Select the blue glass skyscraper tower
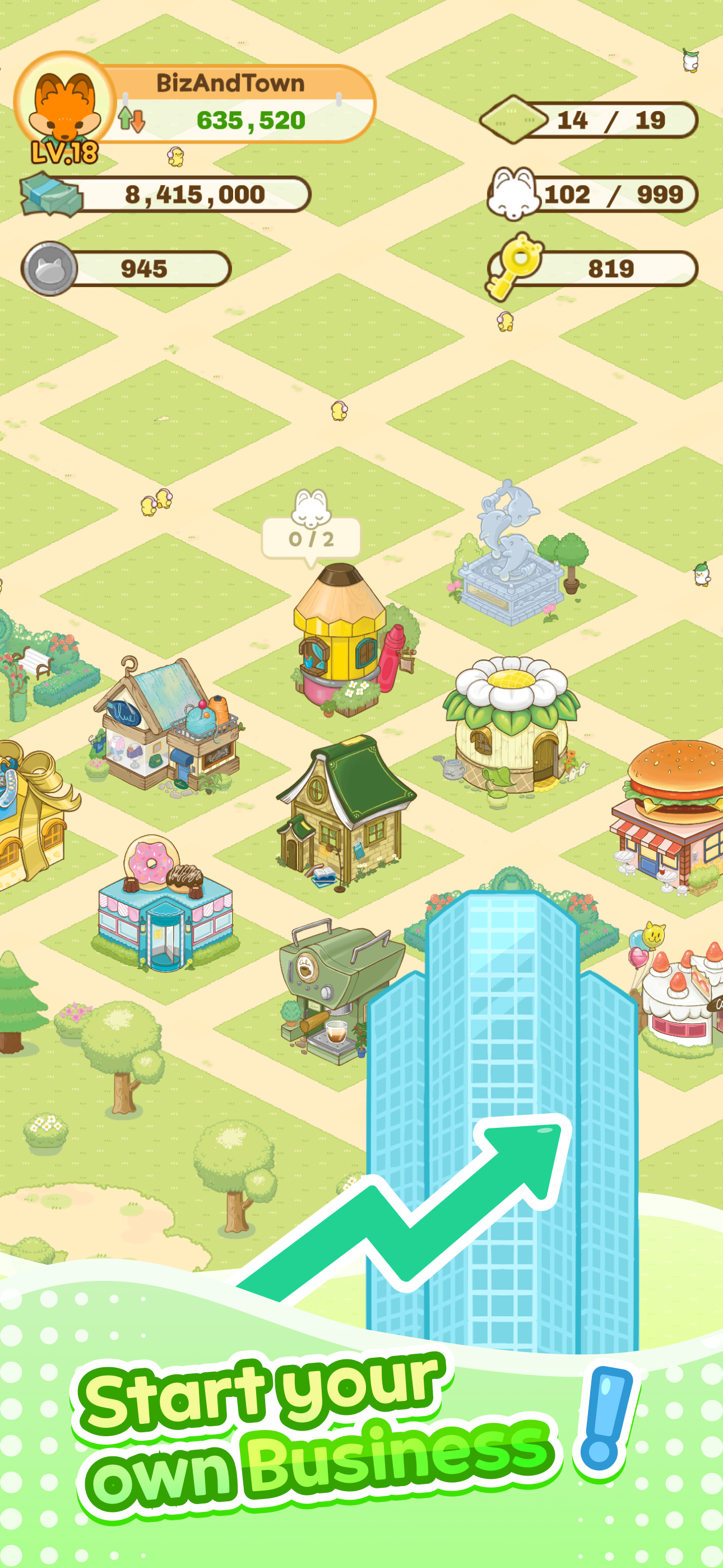Viewport: 723px width, 1568px height. click(x=502, y=1096)
